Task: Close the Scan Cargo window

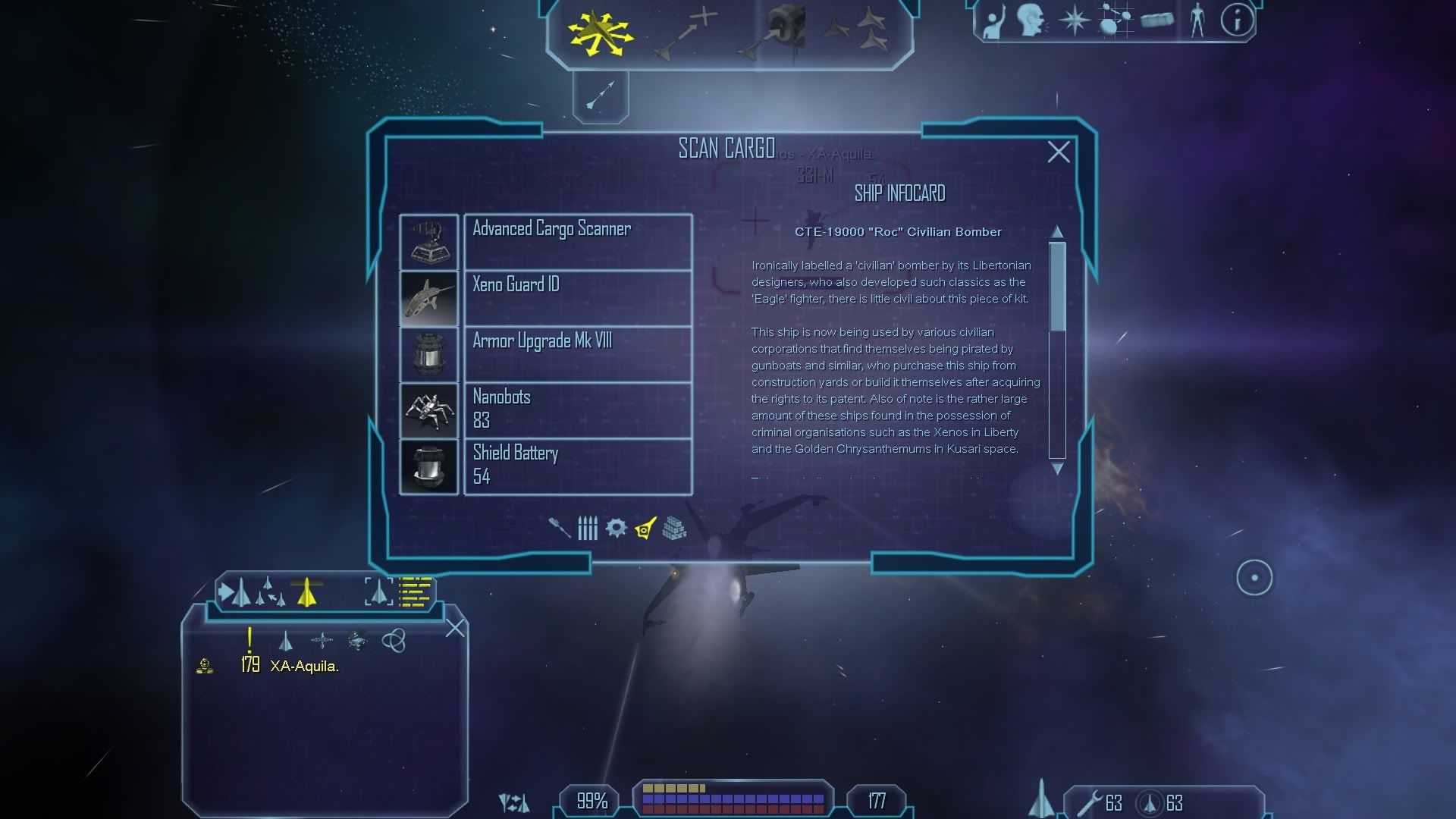Action: [x=1059, y=152]
